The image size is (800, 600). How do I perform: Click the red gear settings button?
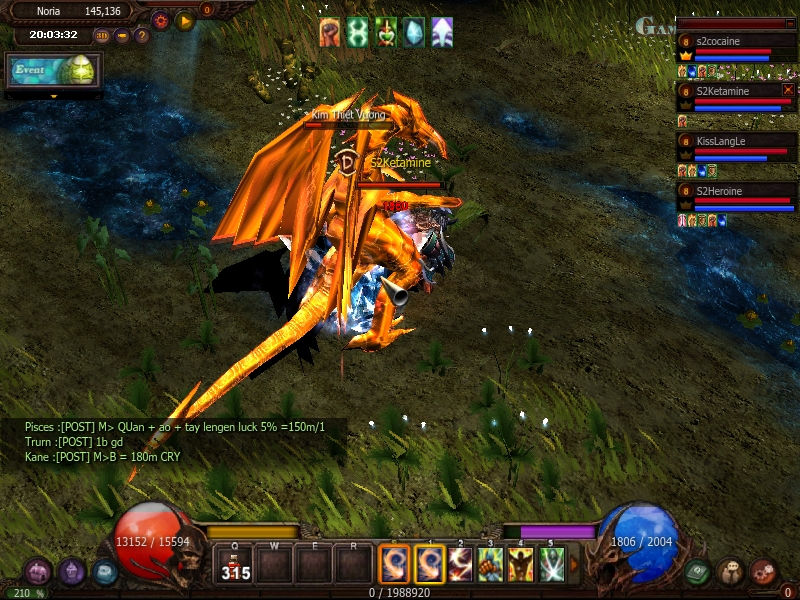tap(160, 21)
